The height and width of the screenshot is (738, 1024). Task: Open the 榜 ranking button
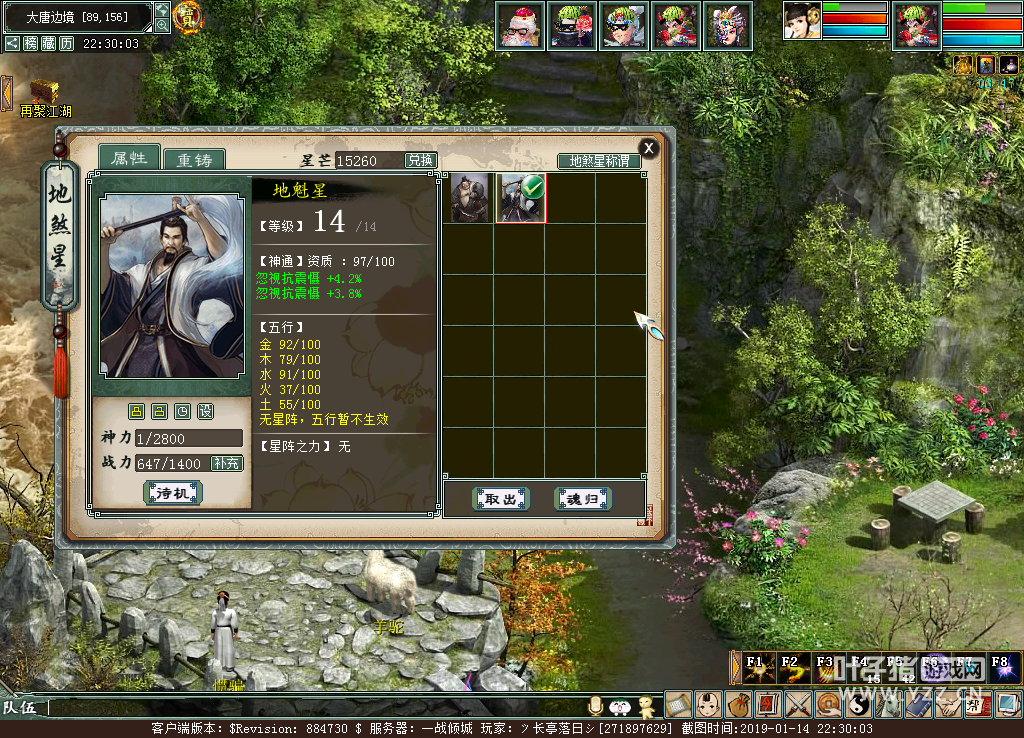(31, 44)
